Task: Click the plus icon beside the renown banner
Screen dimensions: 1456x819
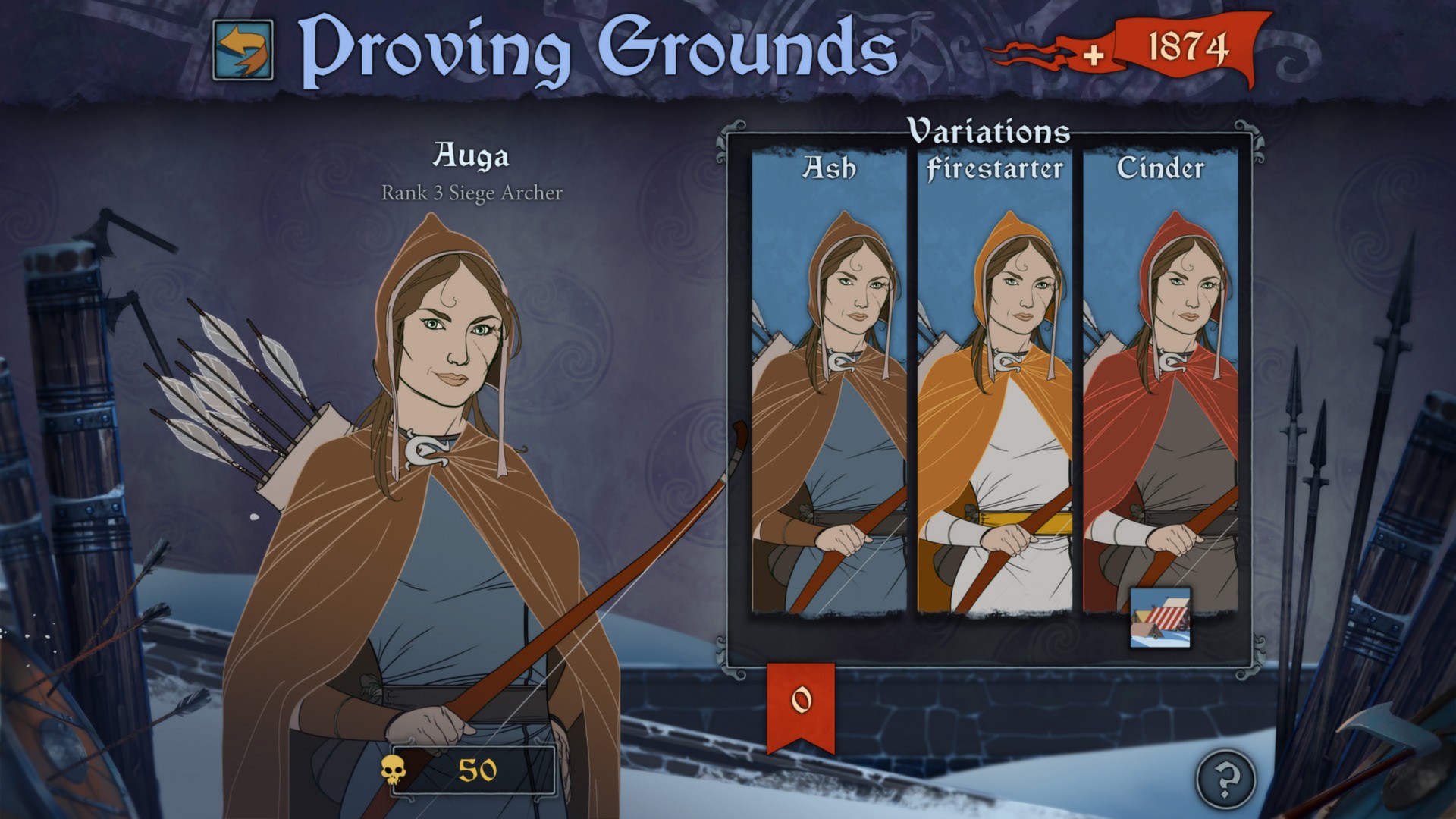Action: pos(1095,54)
